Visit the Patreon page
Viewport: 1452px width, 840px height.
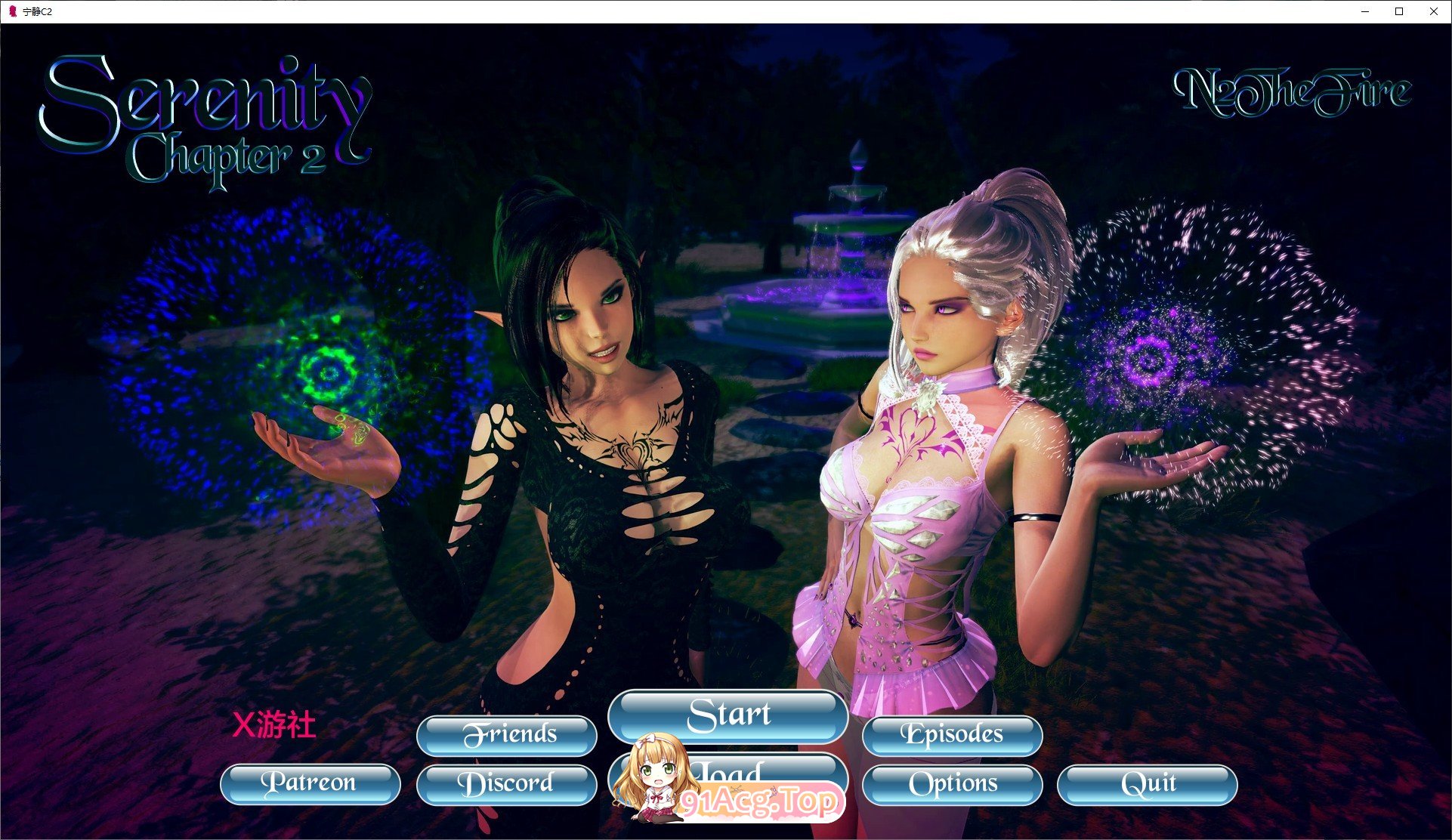pyautogui.click(x=310, y=783)
